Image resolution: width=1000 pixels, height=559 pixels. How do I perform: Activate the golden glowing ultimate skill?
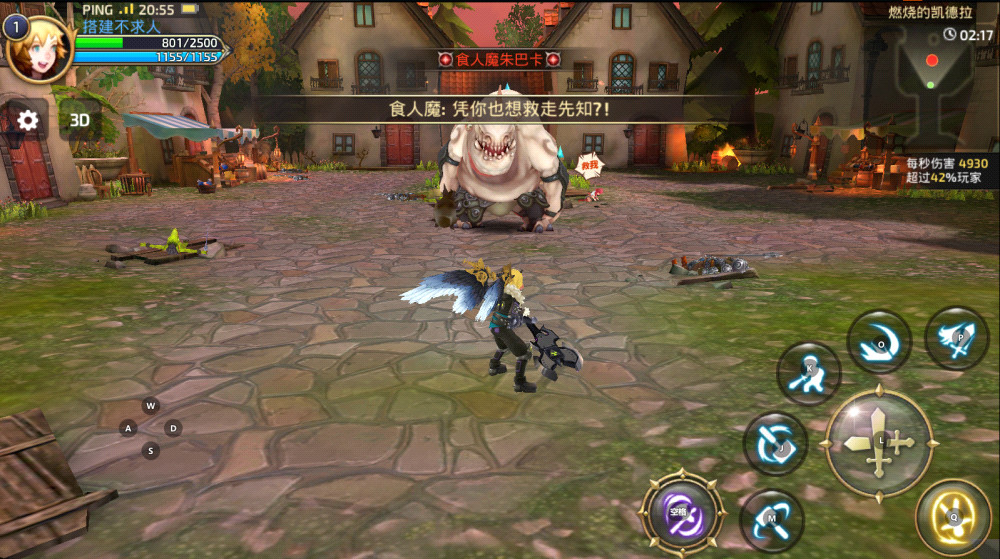[953, 517]
